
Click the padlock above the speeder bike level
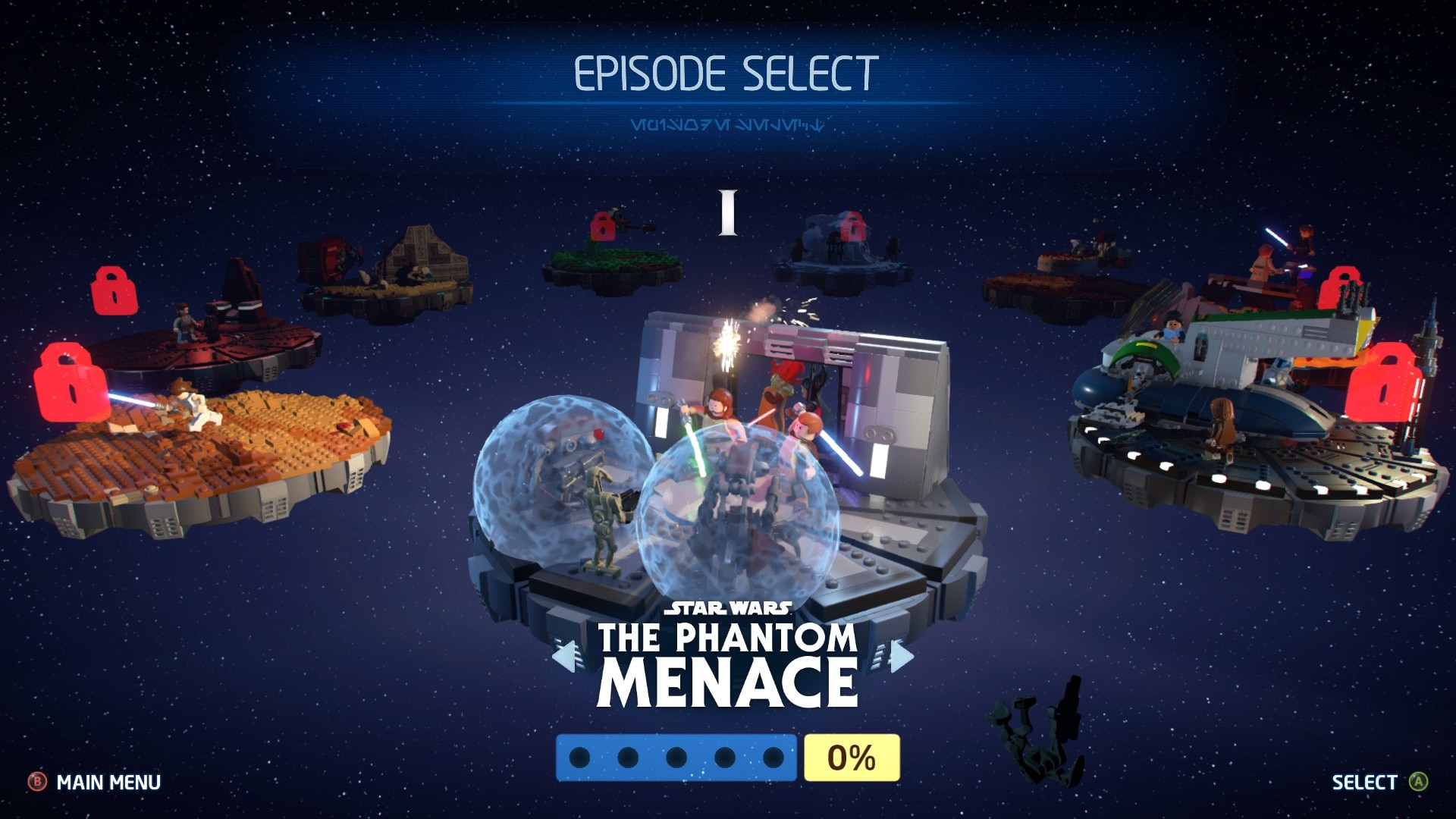pyautogui.click(x=601, y=226)
